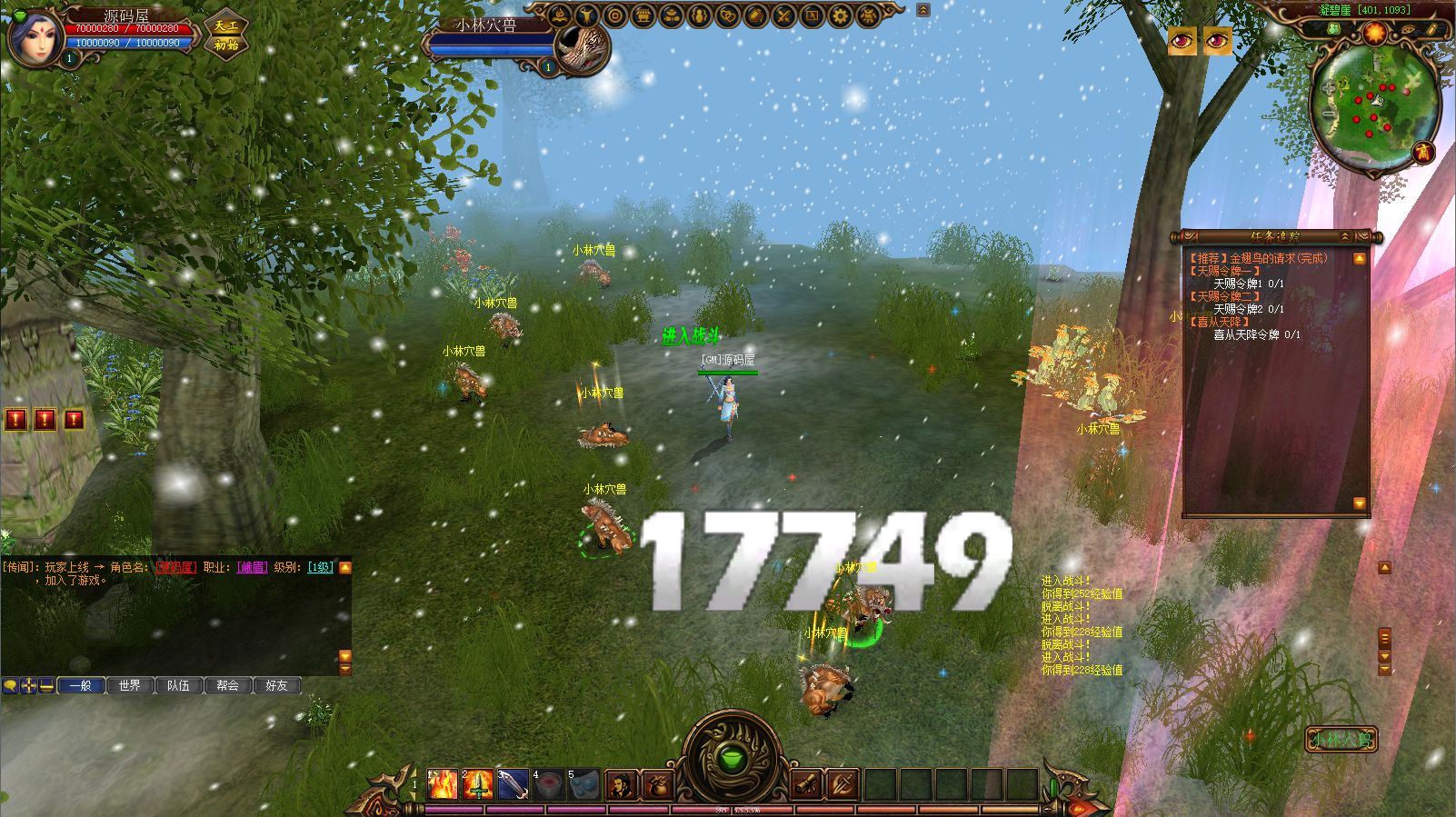The width and height of the screenshot is (1456, 817).
Task: Open the gear settings icon in top menu
Action: click(x=841, y=15)
